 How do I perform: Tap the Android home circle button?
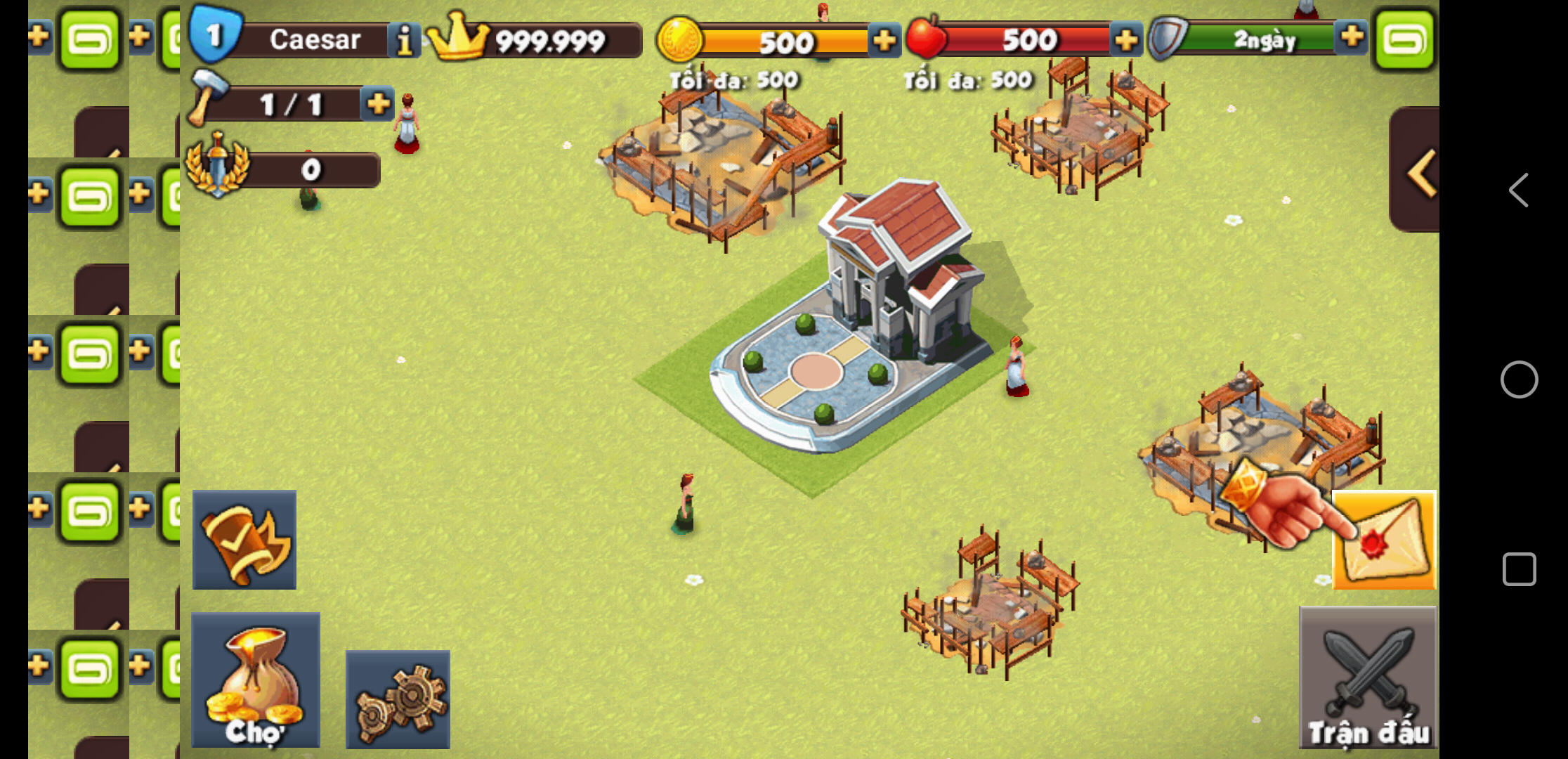pyautogui.click(x=1519, y=379)
